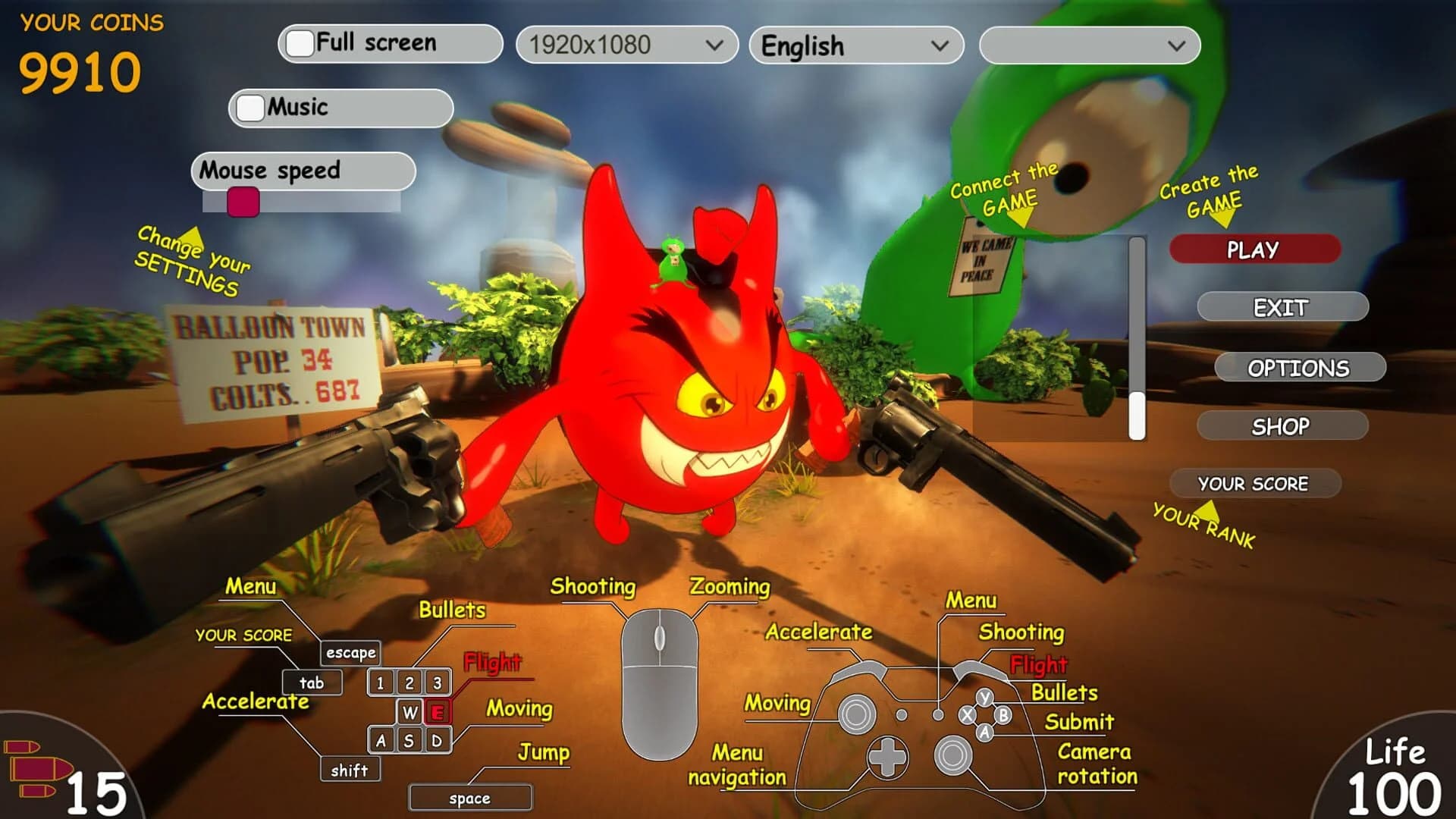Open the SHOP menu
1456x819 pixels.
(1281, 425)
